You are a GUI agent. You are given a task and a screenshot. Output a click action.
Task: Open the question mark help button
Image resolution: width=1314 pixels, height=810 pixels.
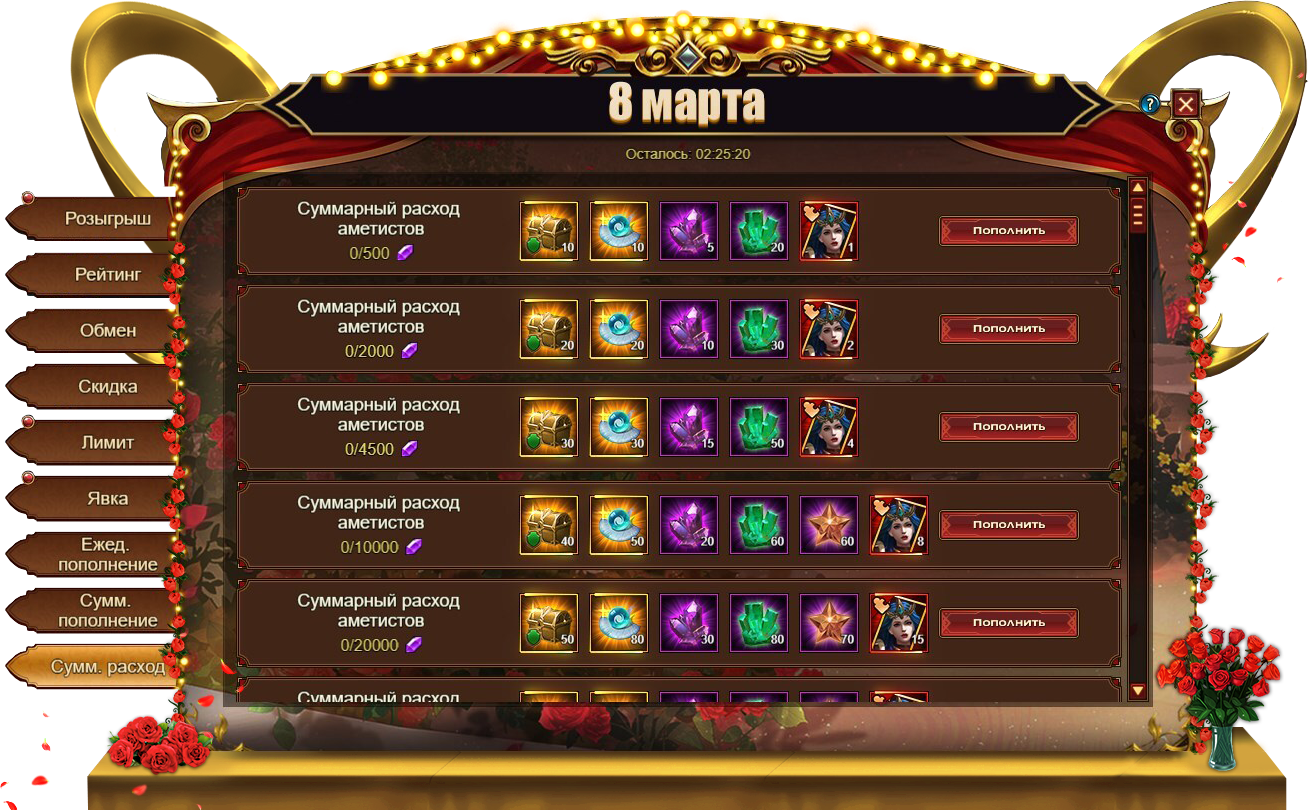click(x=1150, y=104)
